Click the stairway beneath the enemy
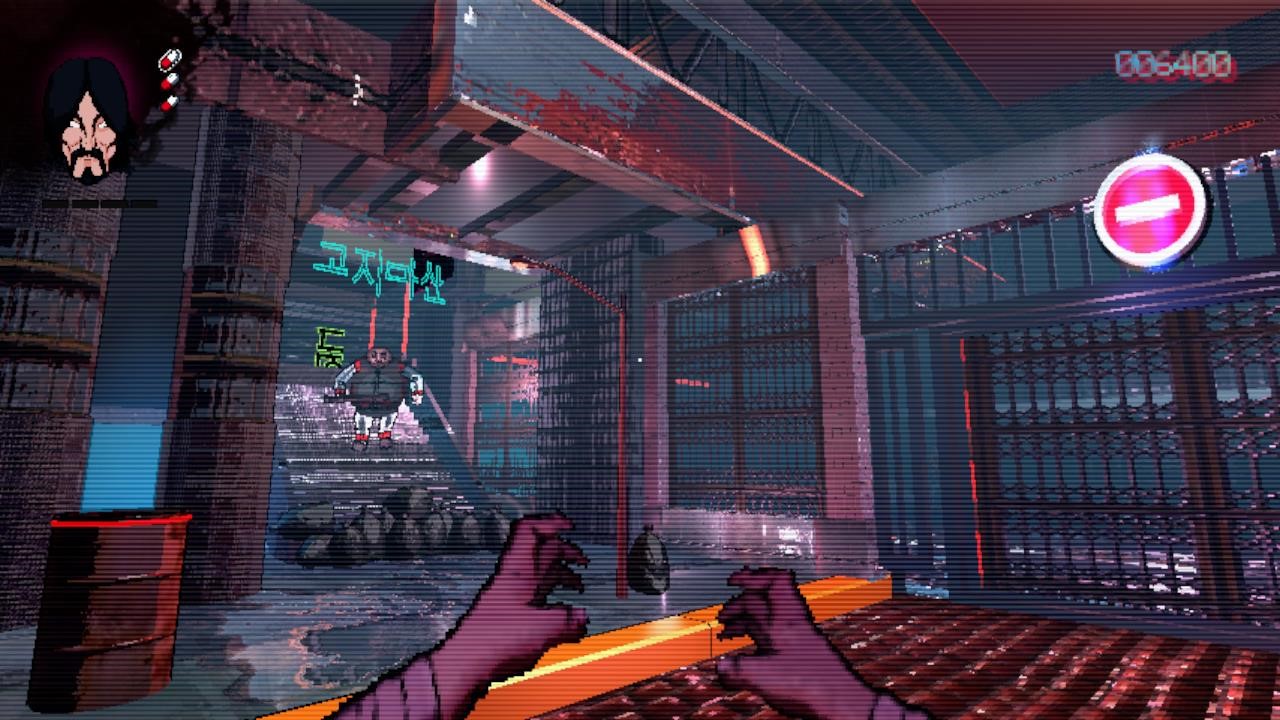The width and height of the screenshot is (1280, 720). pos(360,470)
